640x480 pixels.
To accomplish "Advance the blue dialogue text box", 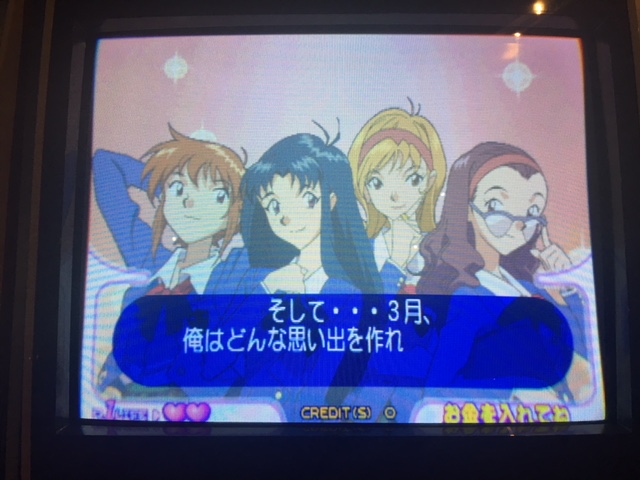I will coord(341,331).
